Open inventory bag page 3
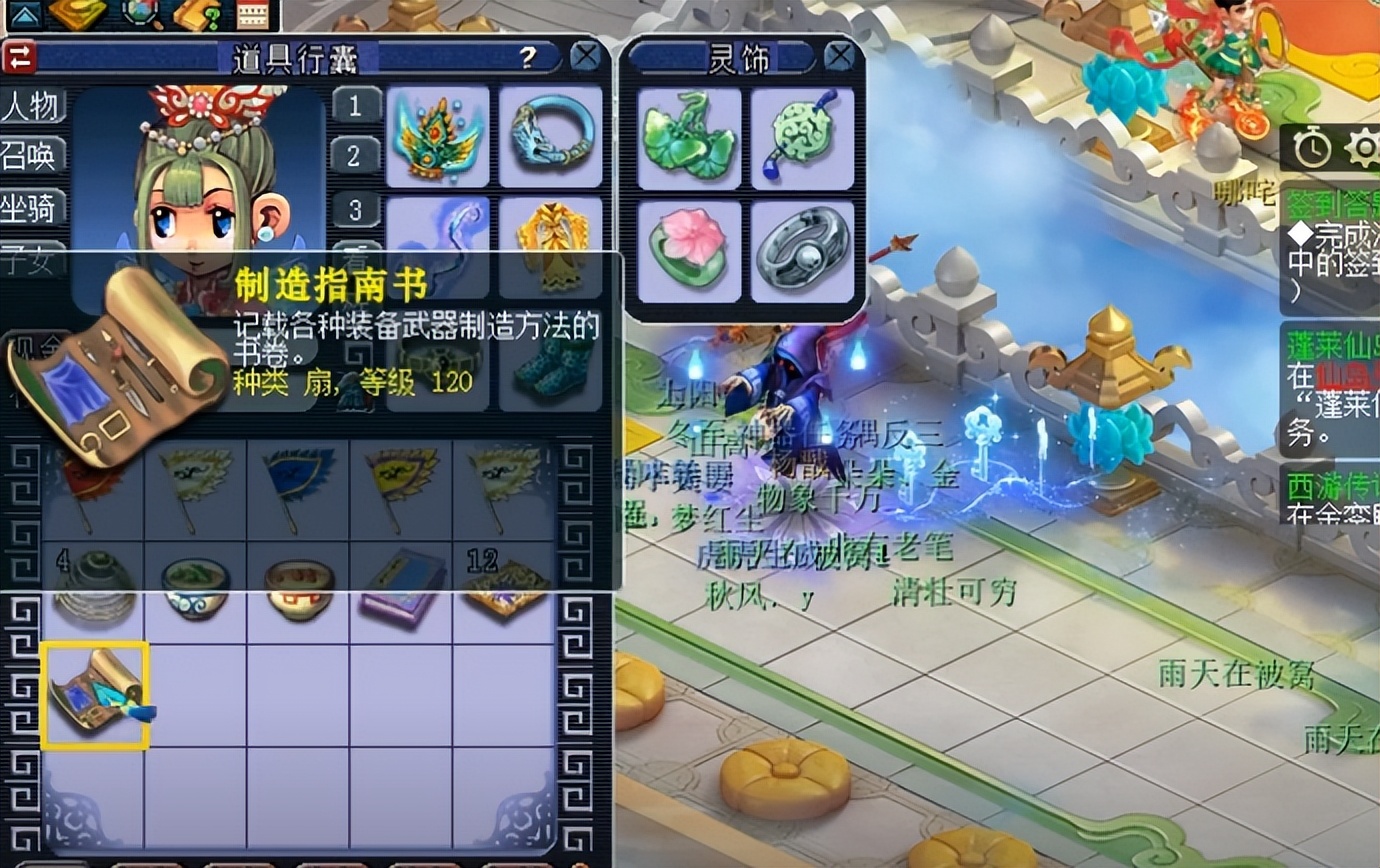The image size is (1380, 868). [x=356, y=210]
